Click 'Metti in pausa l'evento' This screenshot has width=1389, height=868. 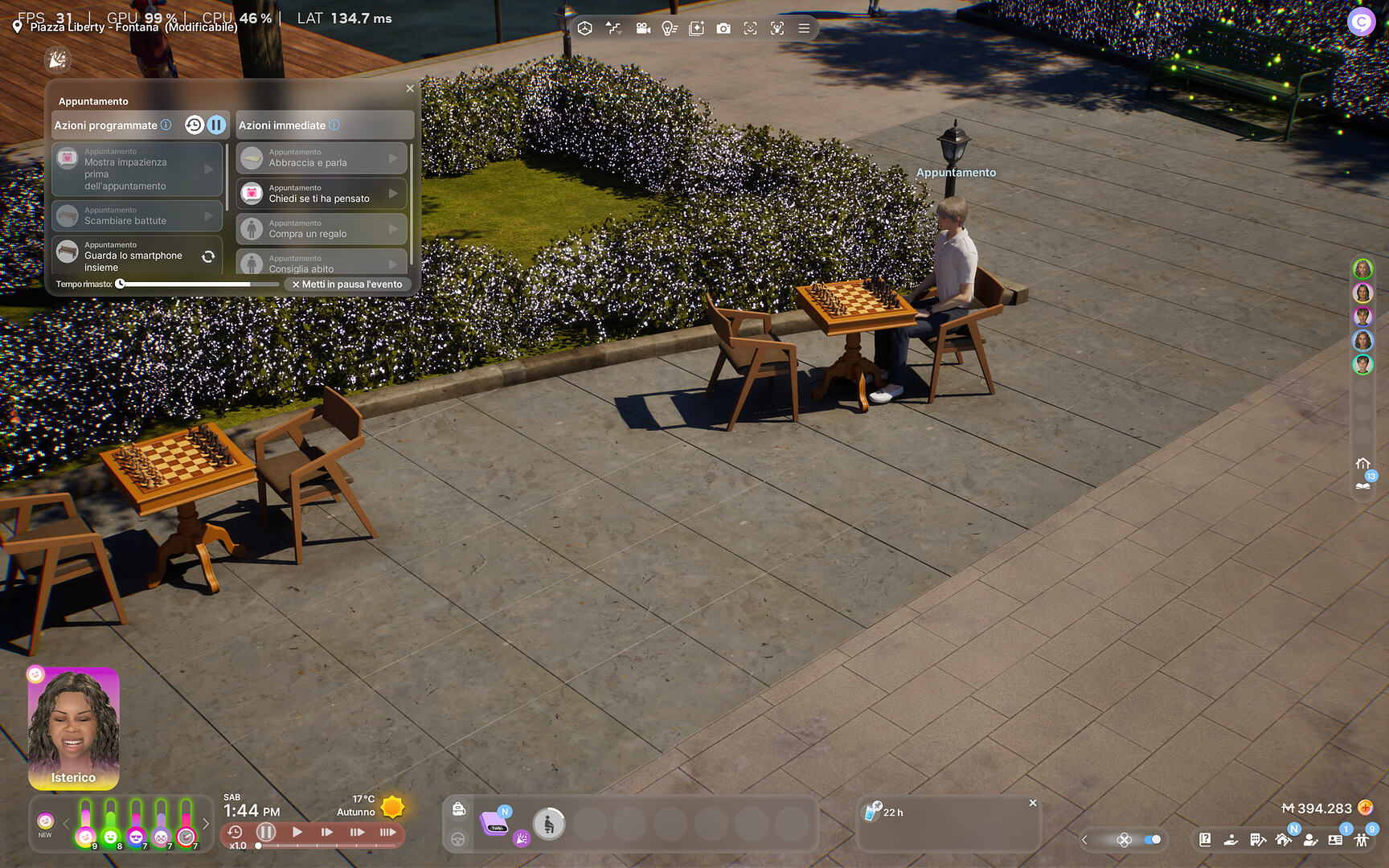(x=347, y=284)
